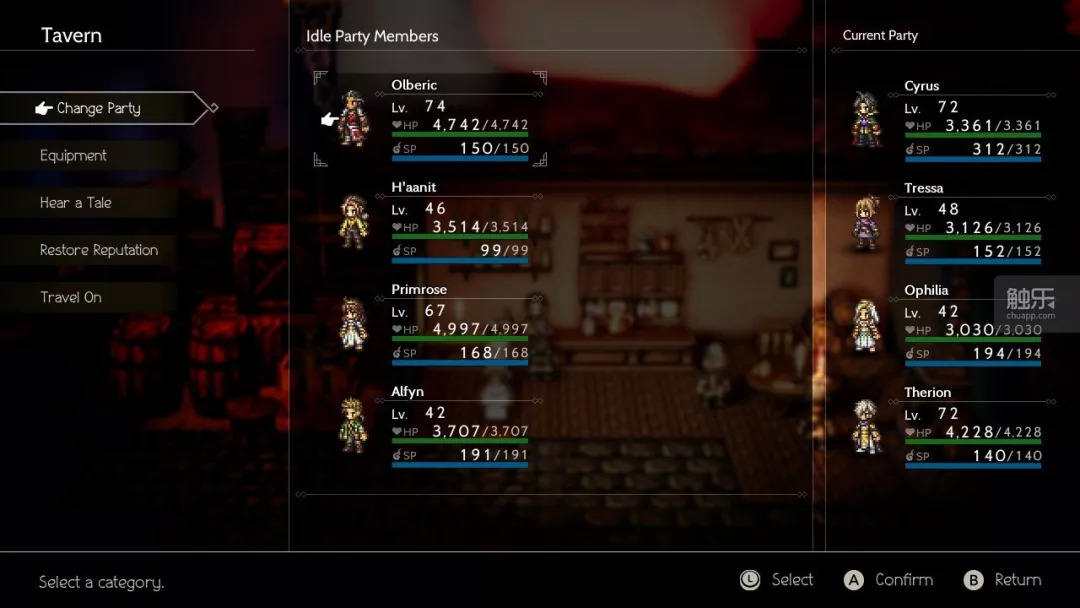Choose Hear a Tale
The height and width of the screenshot is (608, 1080).
(x=76, y=203)
